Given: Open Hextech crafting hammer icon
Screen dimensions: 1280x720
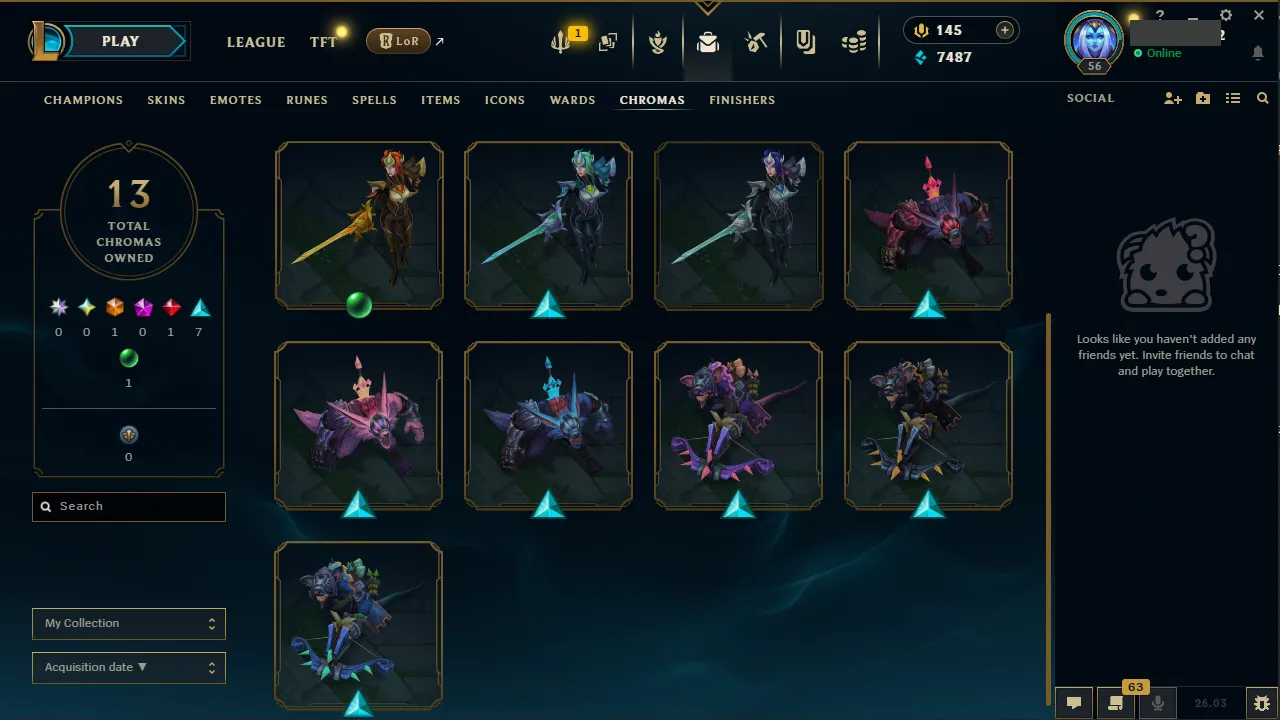Looking at the screenshot, I should click(x=757, y=42).
